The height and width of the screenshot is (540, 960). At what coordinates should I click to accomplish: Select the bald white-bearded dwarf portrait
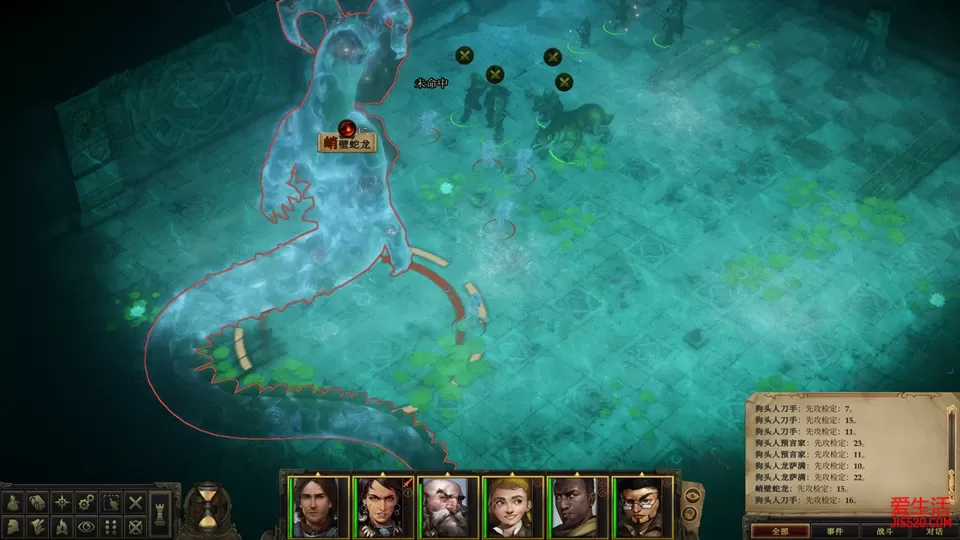[x=448, y=507]
